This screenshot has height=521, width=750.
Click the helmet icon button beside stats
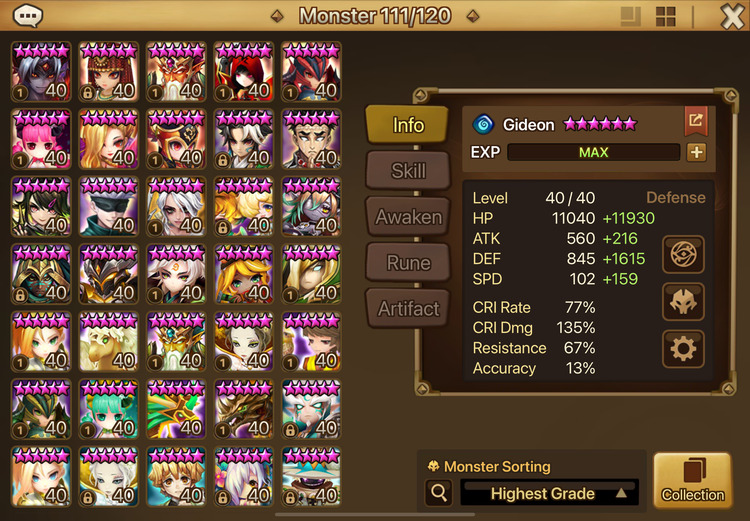pos(684,301)
